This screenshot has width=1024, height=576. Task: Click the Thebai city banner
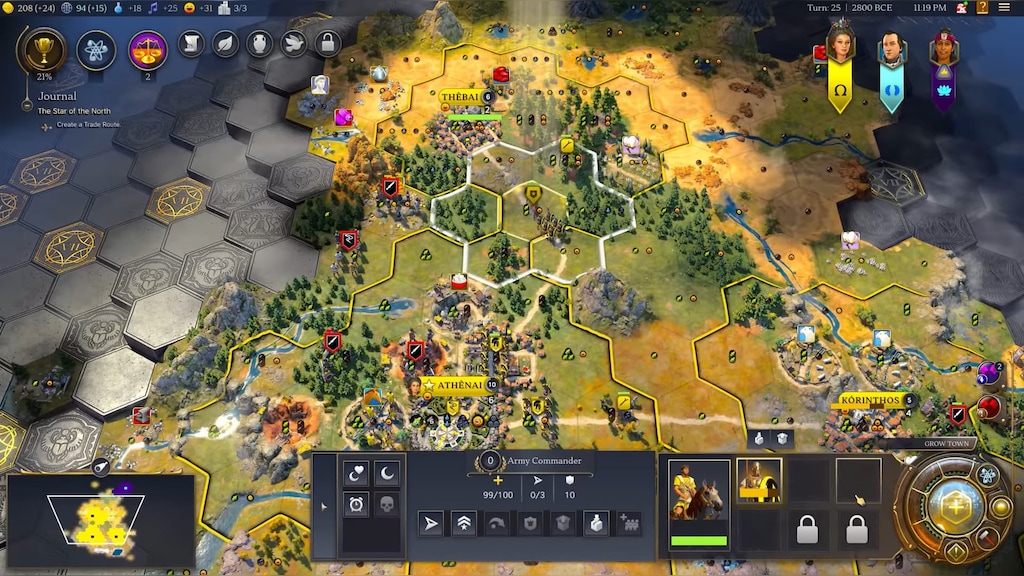(464, 97)
